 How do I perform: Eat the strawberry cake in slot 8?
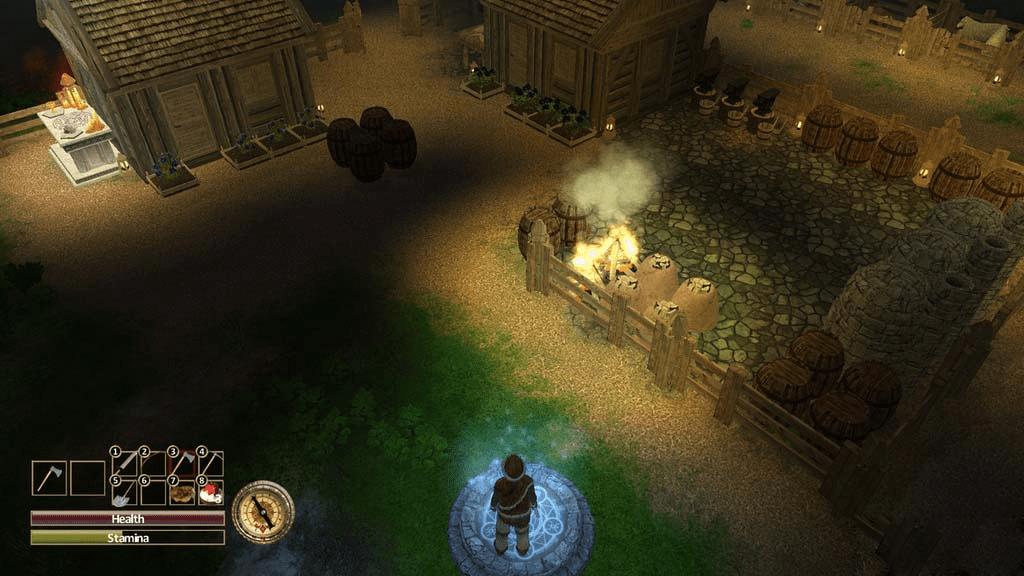click(211, 492)
